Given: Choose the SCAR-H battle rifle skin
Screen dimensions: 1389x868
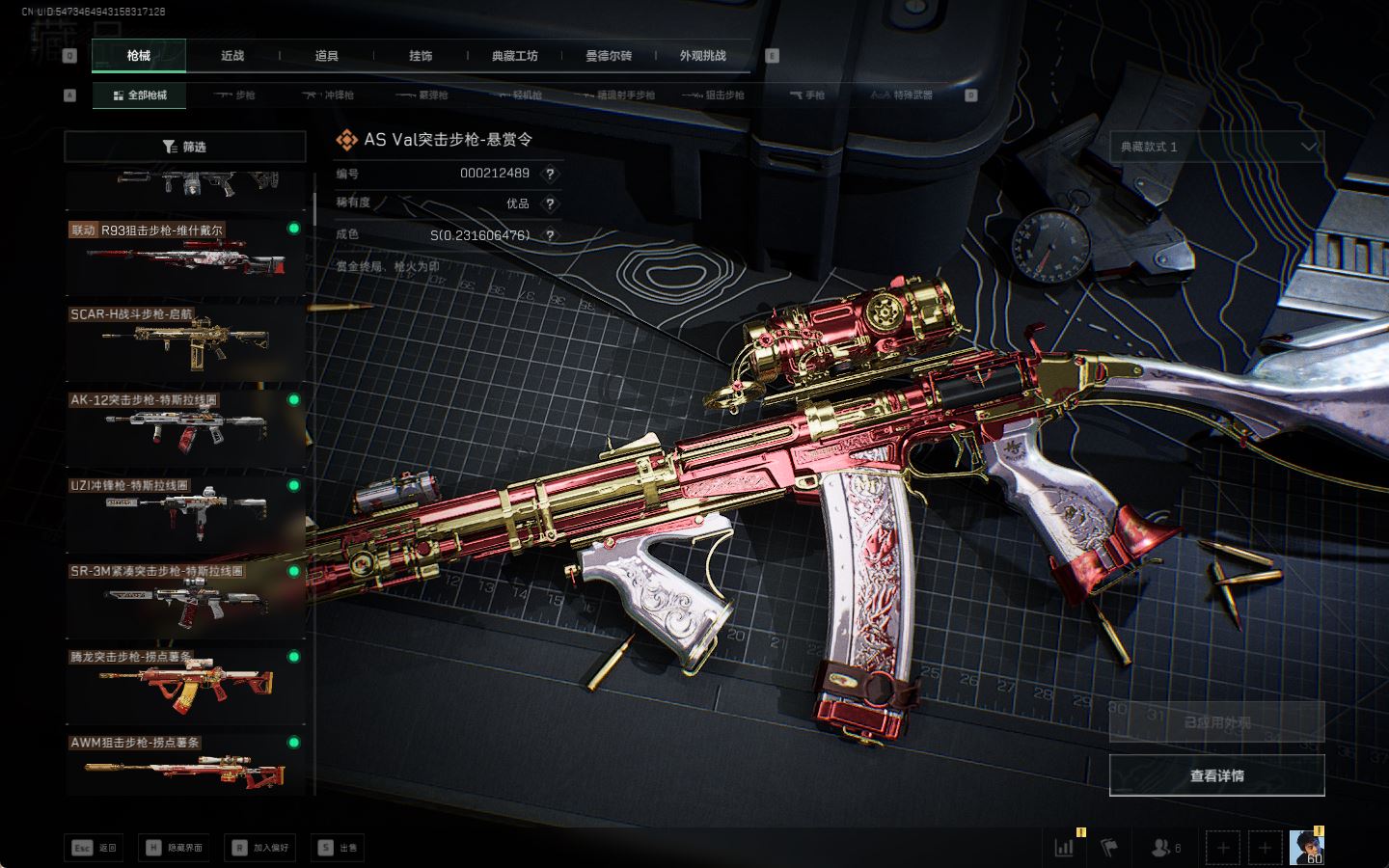Looking at the screenshot, I should pyautogui.click(x=184, y=342).
